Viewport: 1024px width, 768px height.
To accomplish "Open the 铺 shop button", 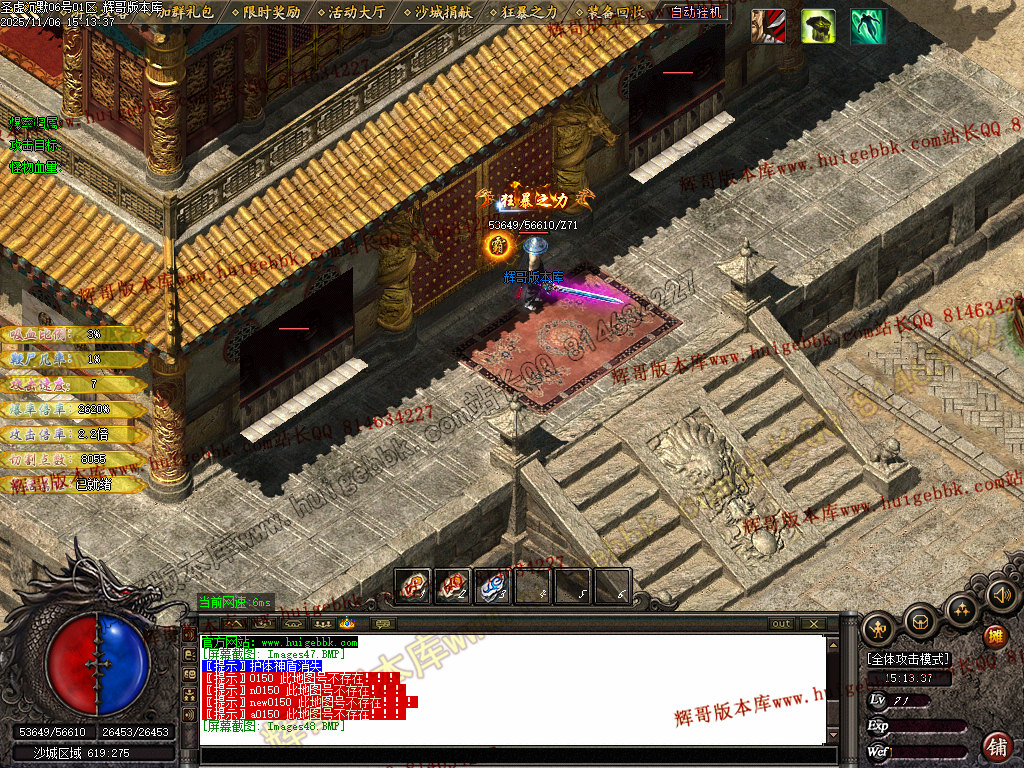I will (x=996, y=745).
